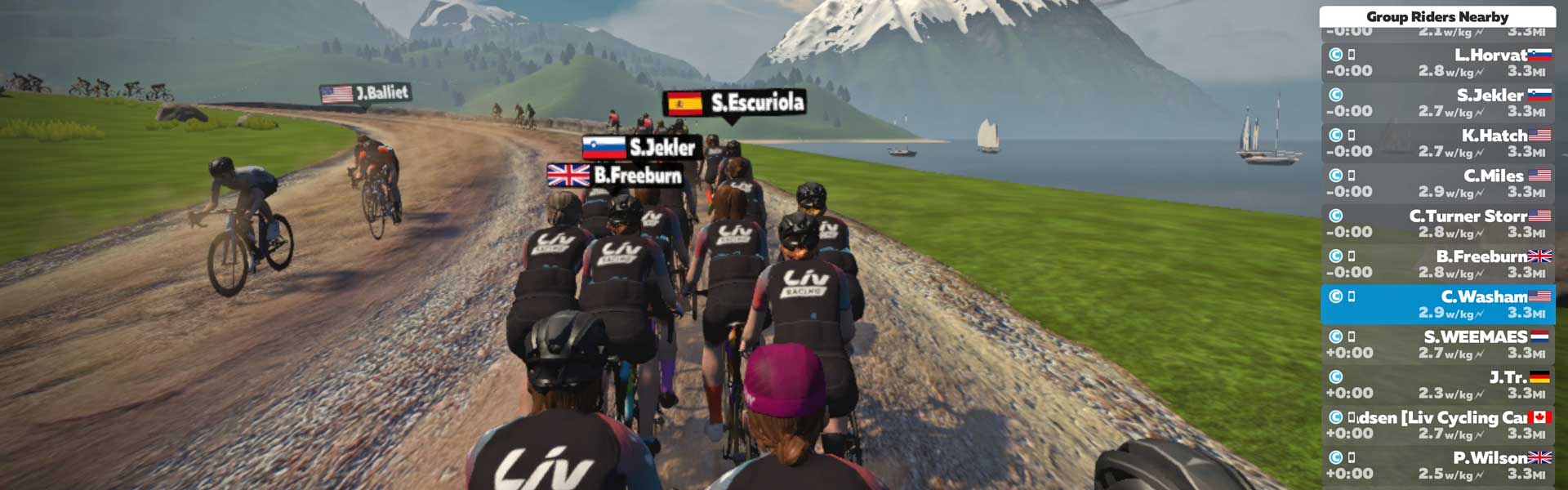Select the Liv Cycling Canada rider row
The width and height of the screenshot is (1568, 490).
coord(1437,425)
